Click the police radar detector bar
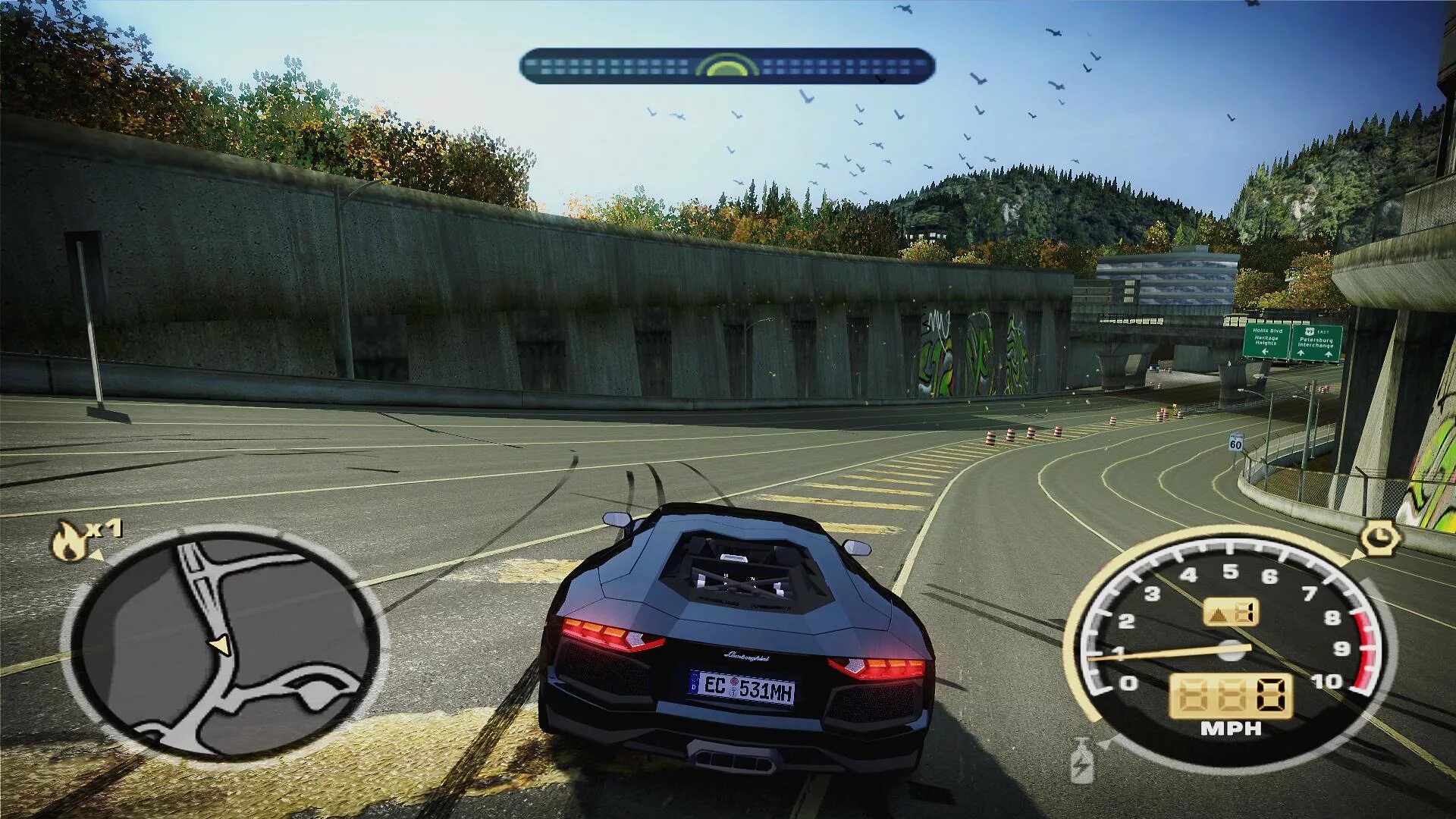 726,66
